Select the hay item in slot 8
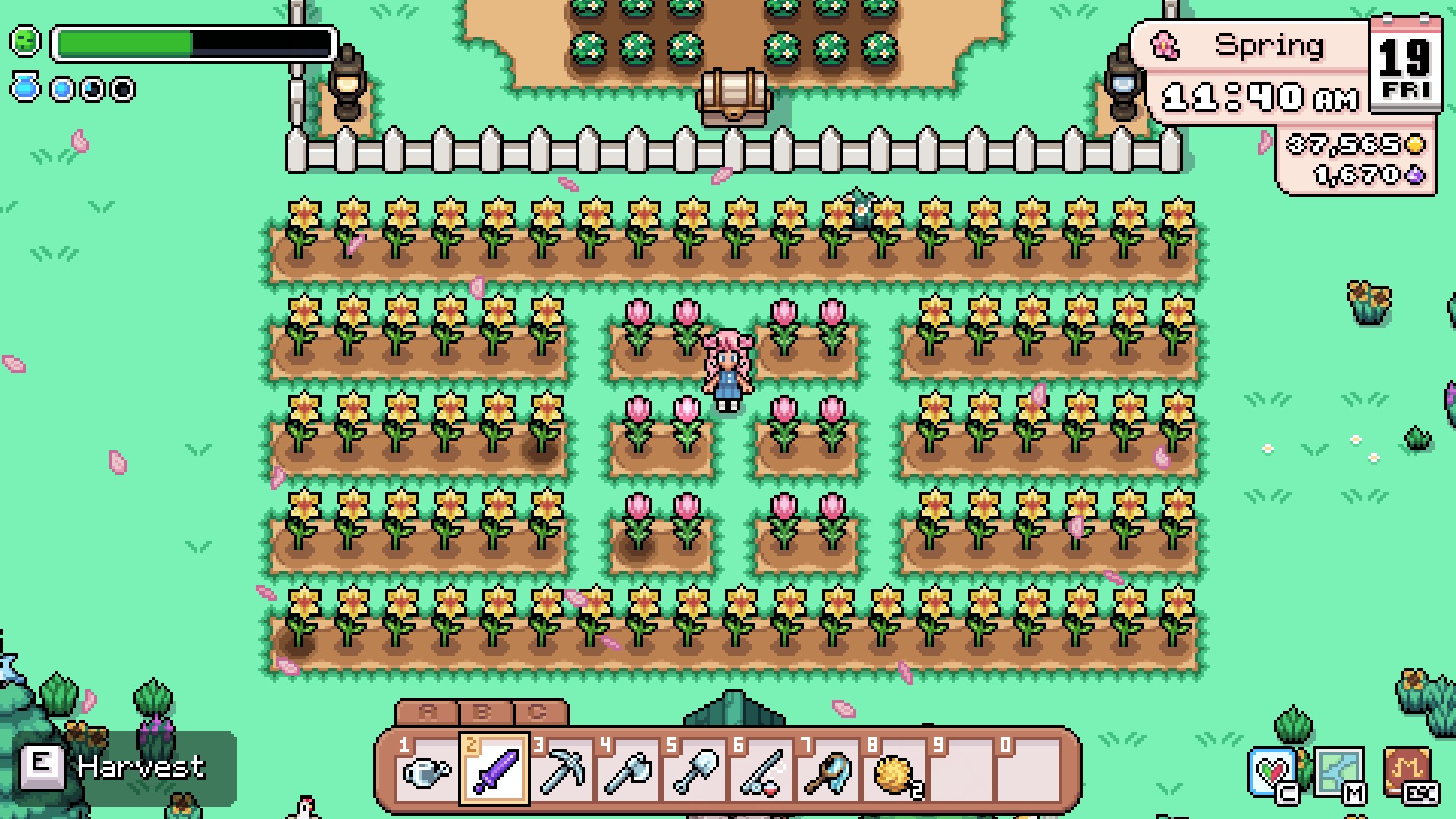The image size is (1456, 819). (x=895, y=772)
